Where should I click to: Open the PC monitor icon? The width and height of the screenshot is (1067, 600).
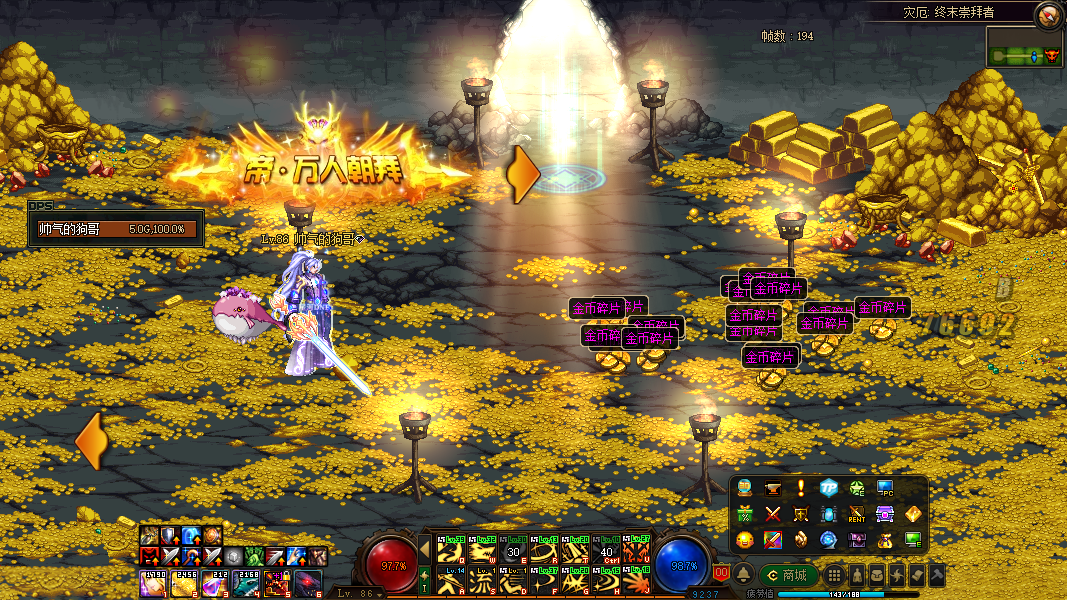click(x=885, y=488)
